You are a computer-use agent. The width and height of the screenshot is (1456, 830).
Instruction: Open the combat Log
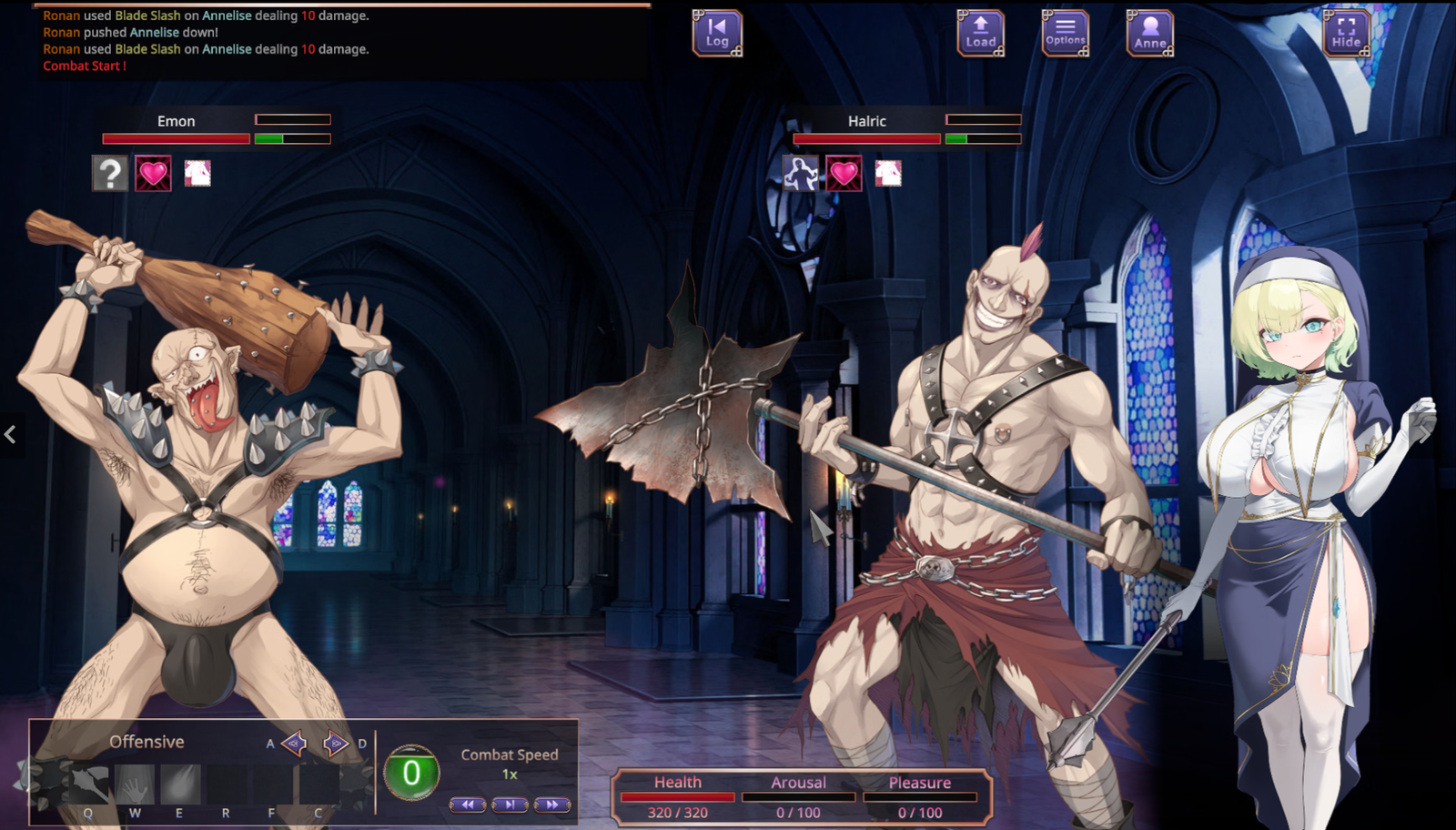717,34
